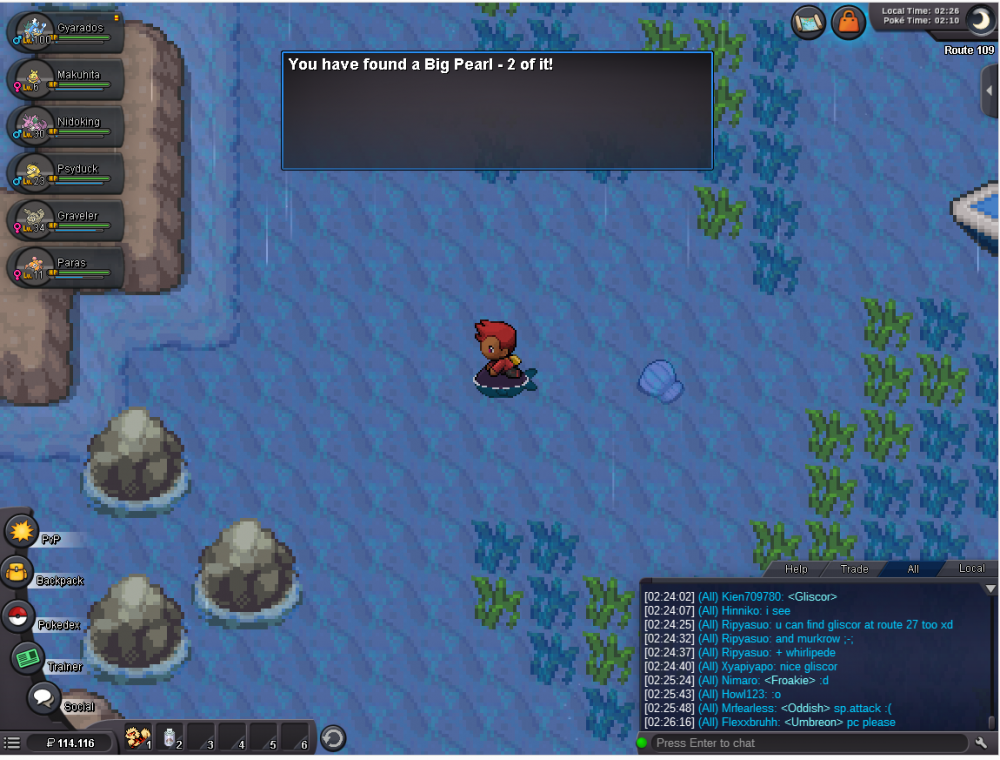Click the circular arrow button beside the hotbar
Image resolution: width=1000 pixels, height=760 pixels.
click(333, 739)
